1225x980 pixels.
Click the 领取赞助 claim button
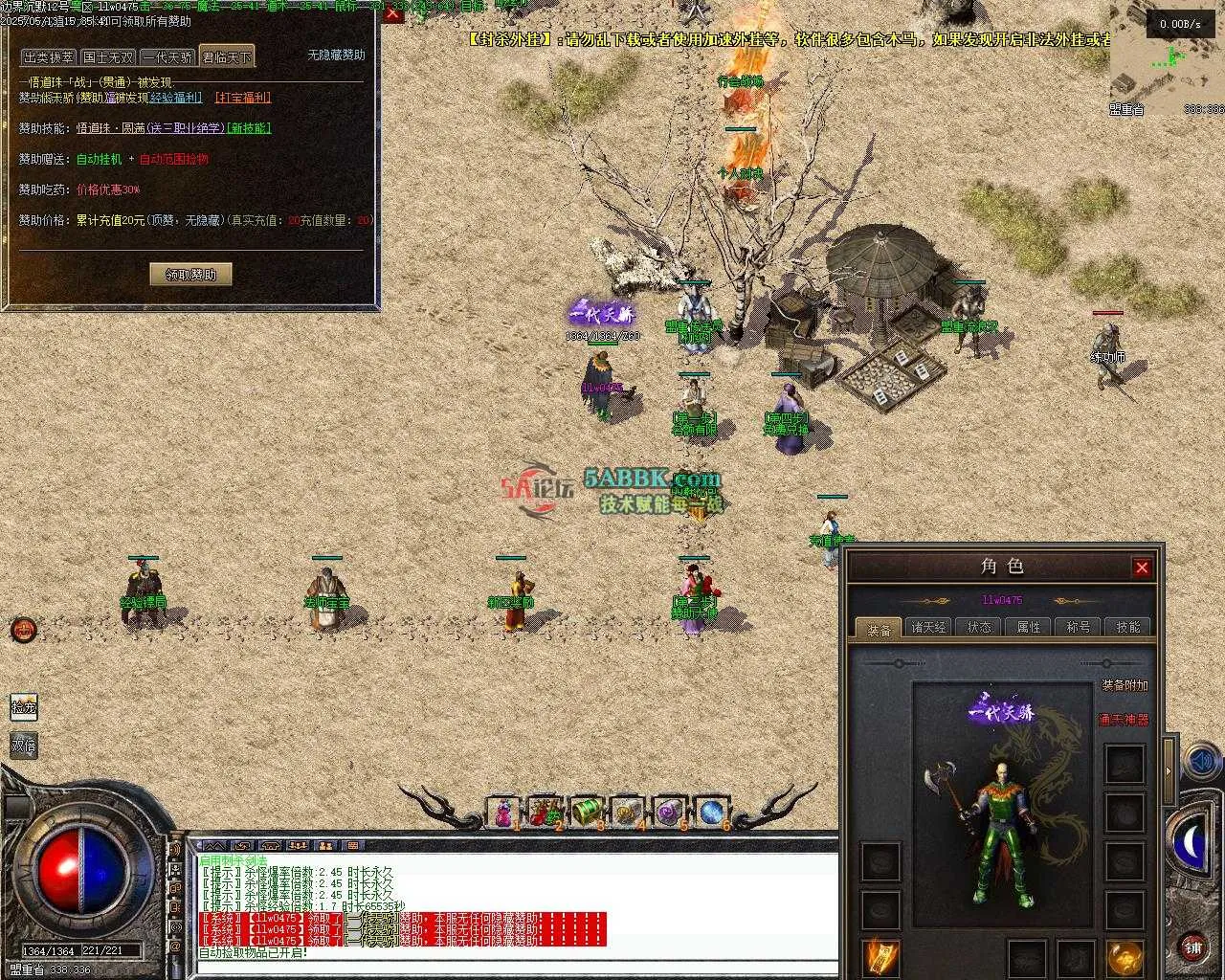pyautogui.click(x=190, y=275)
